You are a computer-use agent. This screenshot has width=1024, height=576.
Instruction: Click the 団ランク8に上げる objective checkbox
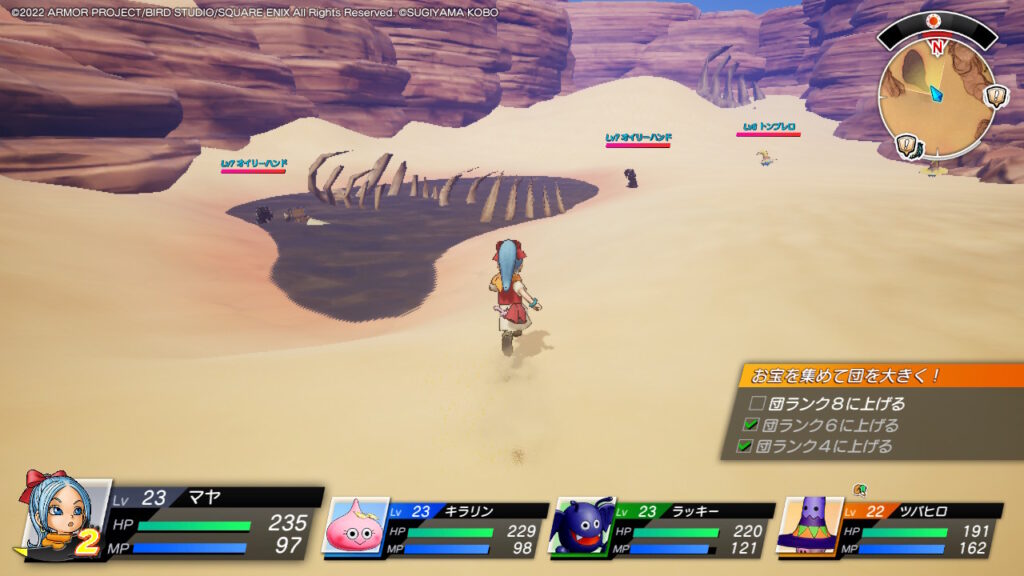coord(757,404)
